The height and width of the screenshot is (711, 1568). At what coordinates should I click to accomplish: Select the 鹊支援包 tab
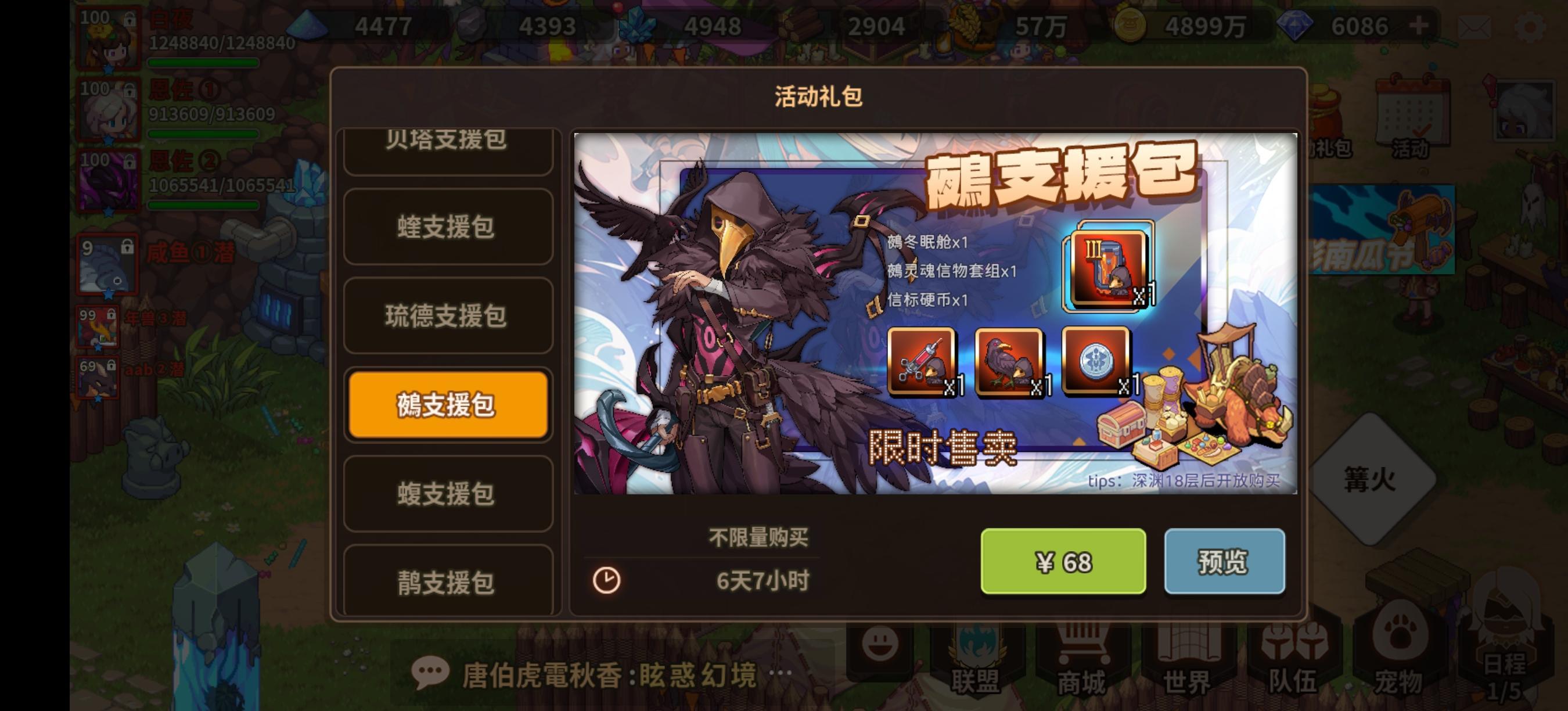[448, 583]
